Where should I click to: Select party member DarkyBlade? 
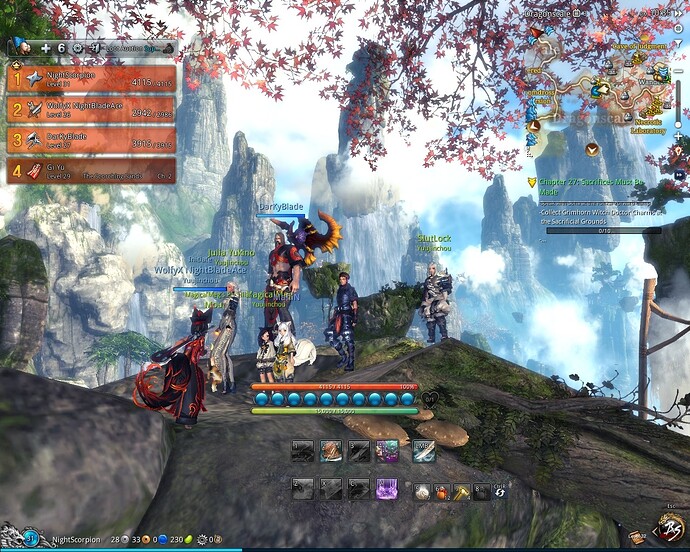[x=92, y=140]
